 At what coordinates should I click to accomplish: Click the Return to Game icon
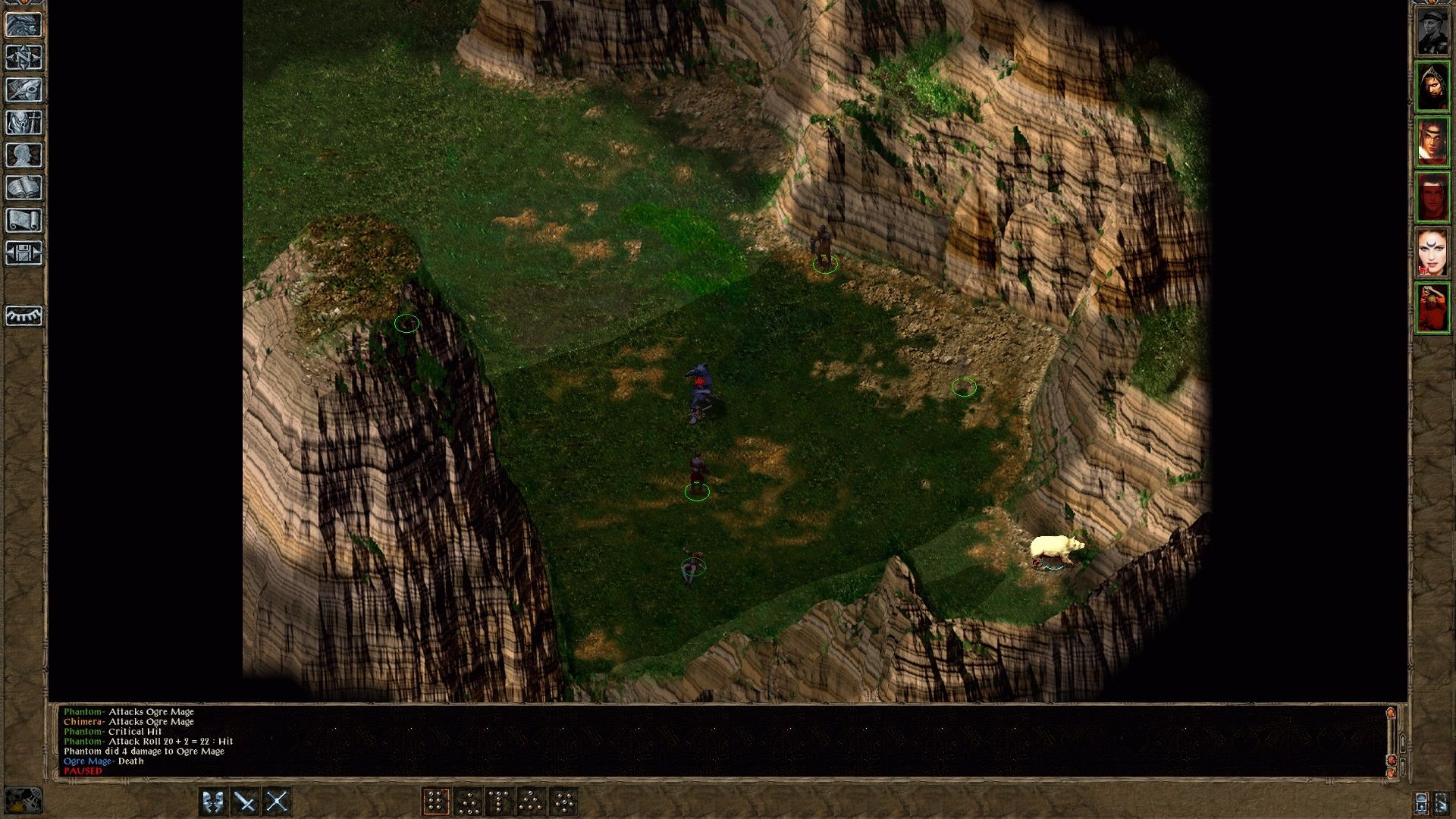[25, 25]
